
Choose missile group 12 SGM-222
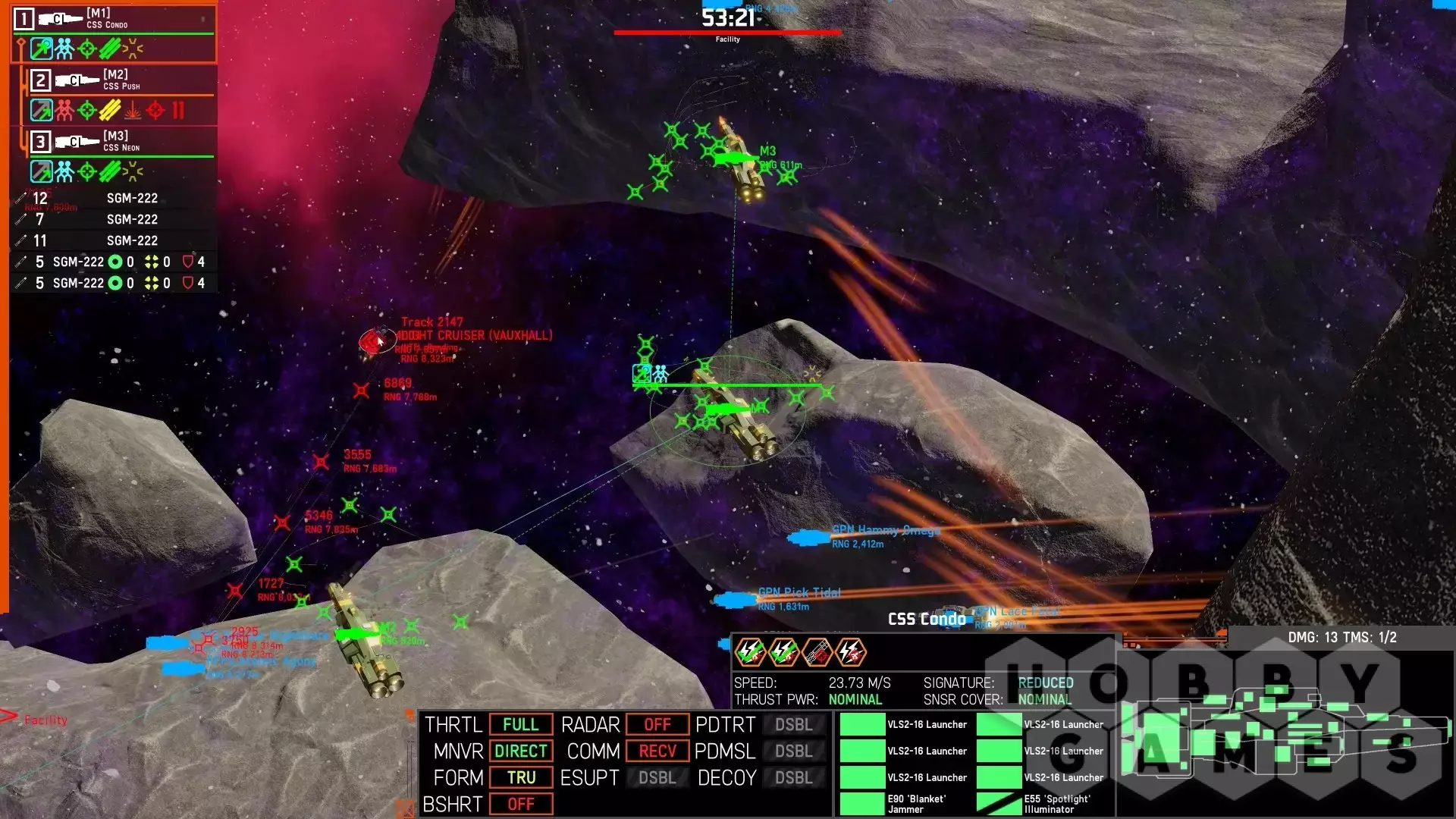coord(114,199)
